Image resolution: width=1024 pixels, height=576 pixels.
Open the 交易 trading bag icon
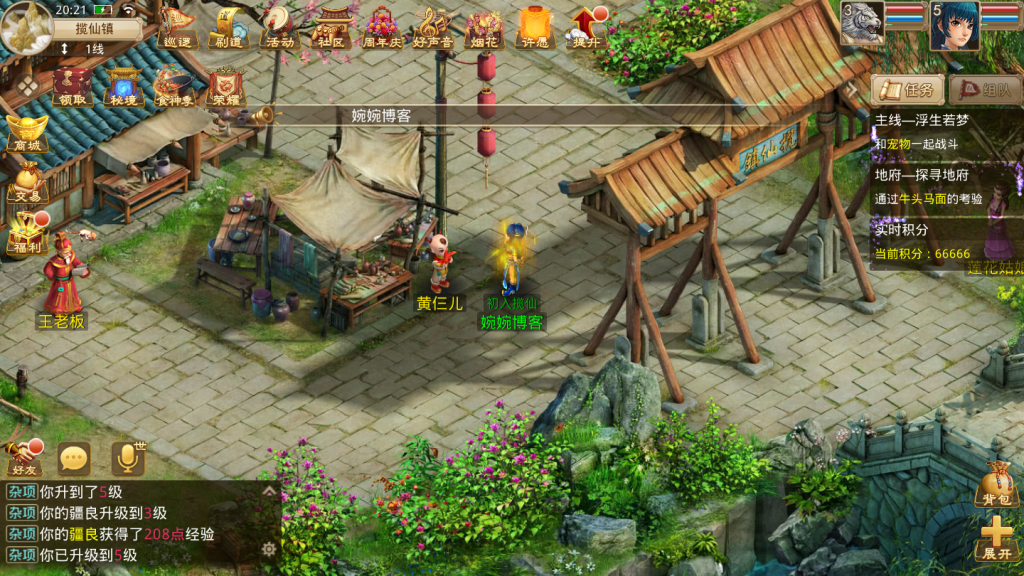coord(26,182)
